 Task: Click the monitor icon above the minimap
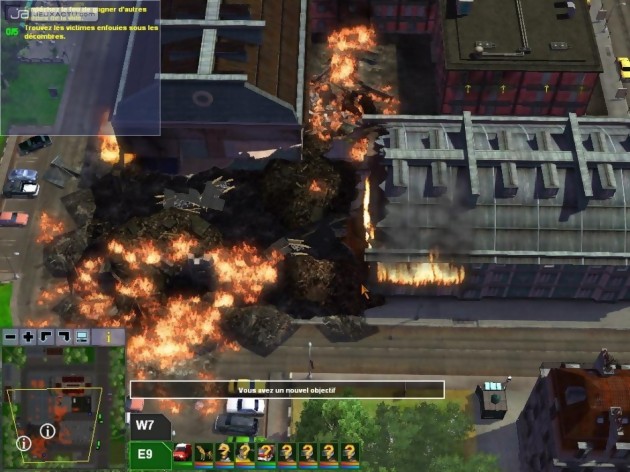click(x=81, y=338)
